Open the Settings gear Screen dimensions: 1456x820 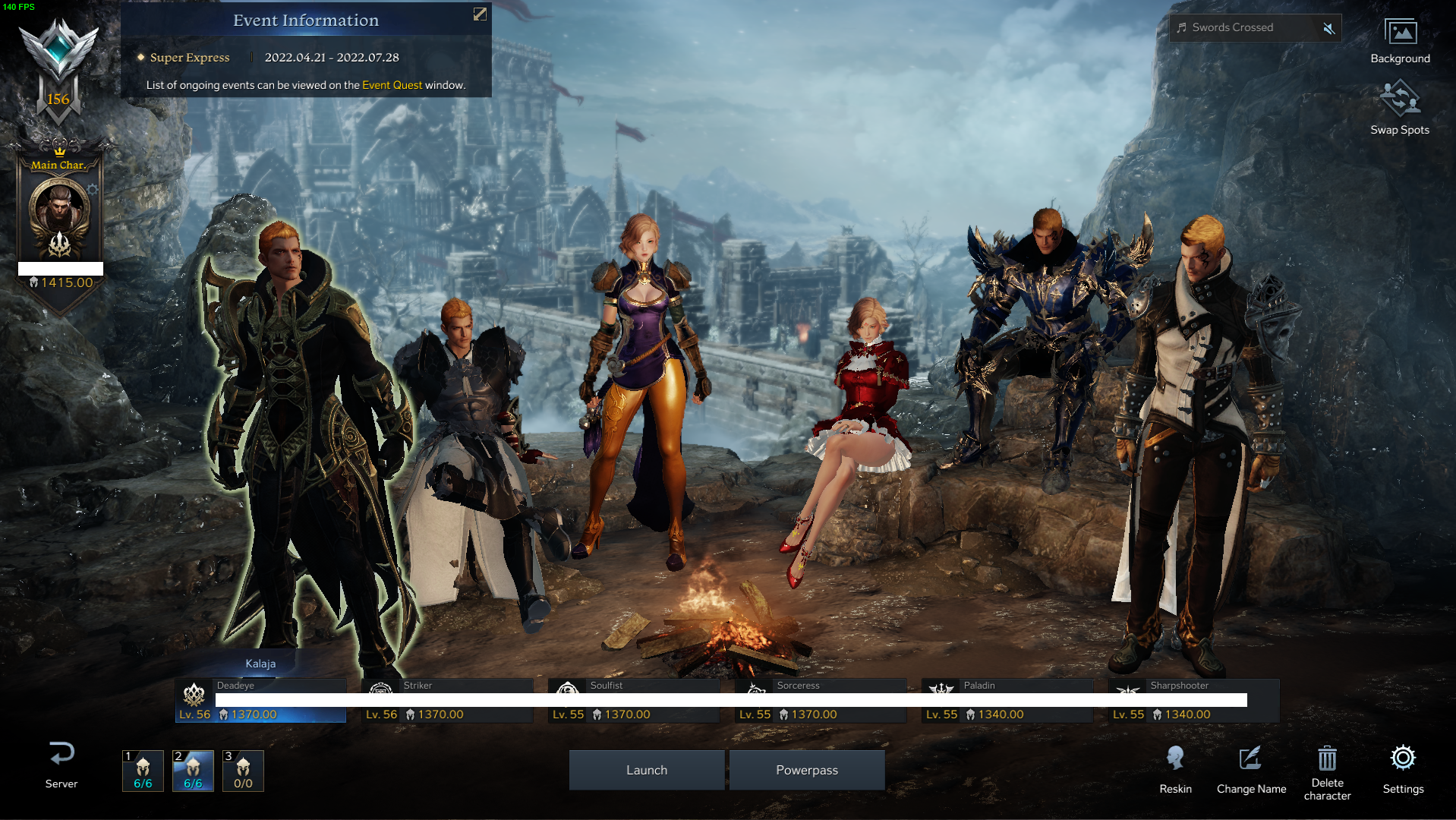[1404, 758]
